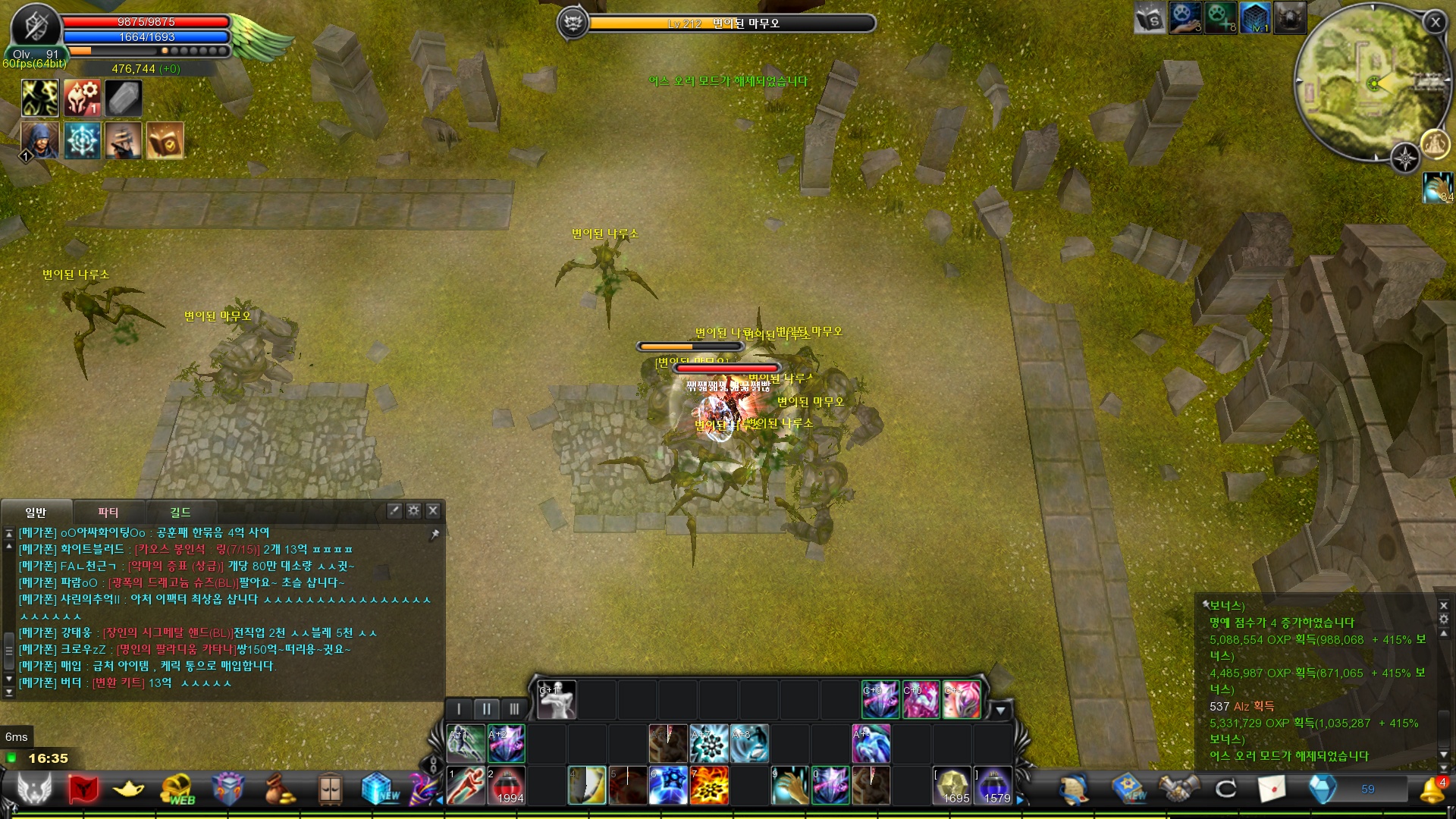
Task: Switch to quickbar set III
Action: (514, 708)
